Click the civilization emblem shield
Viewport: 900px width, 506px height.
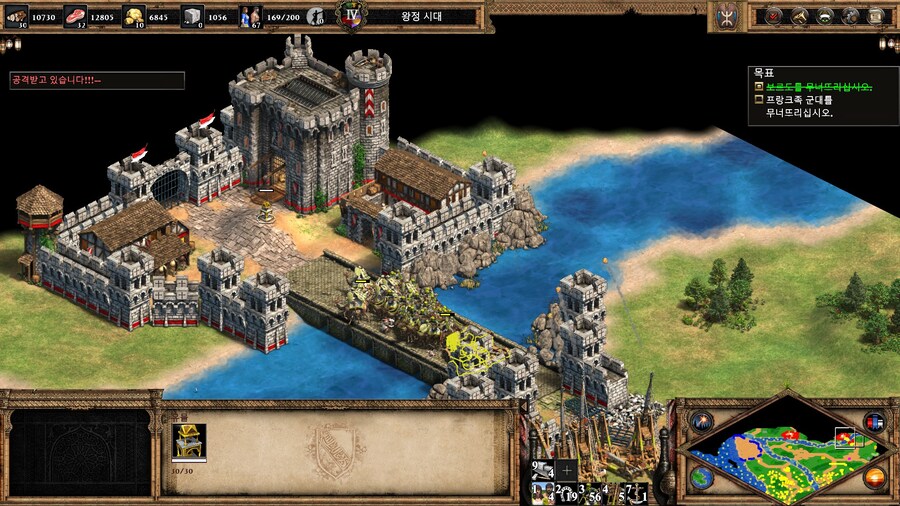(x=726, y=16)
